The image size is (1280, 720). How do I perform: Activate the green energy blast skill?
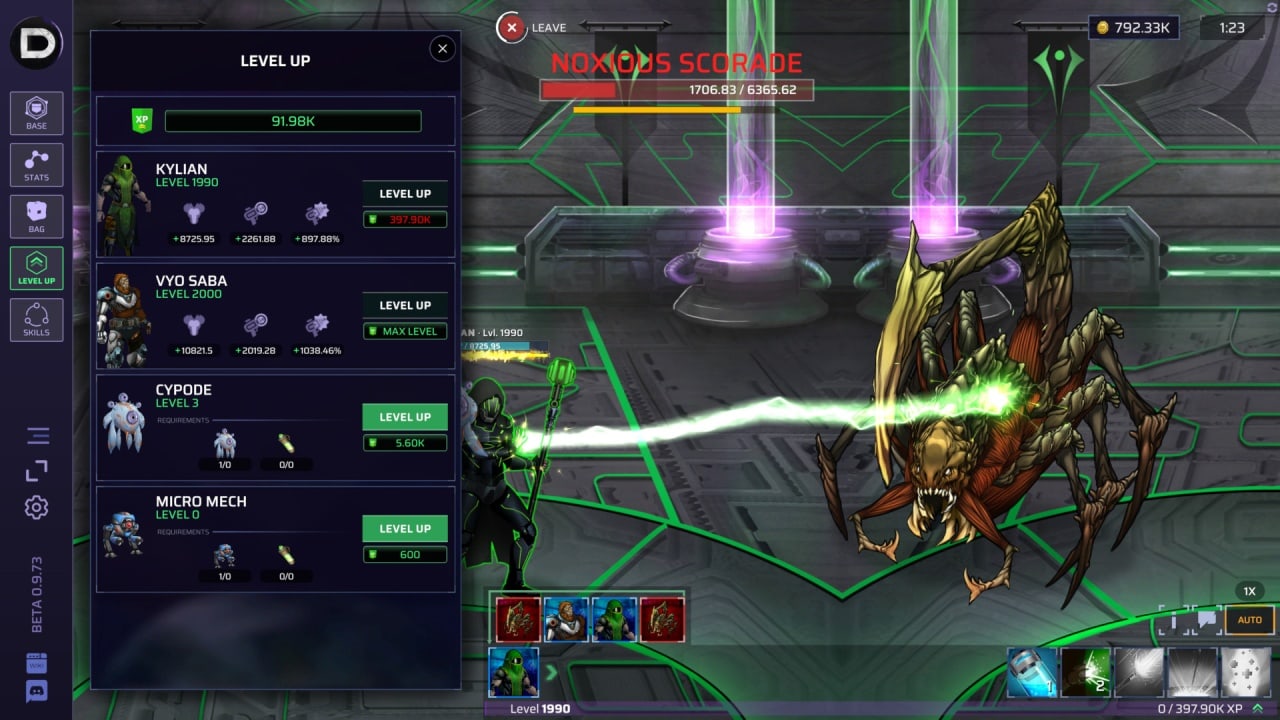click(x=1085, y=672)
